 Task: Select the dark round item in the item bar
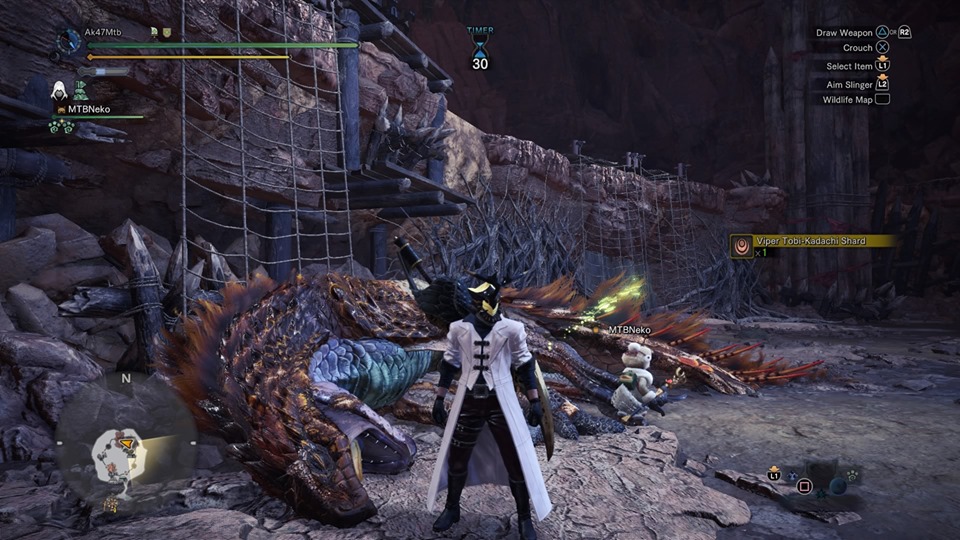[x=838, y=485]
